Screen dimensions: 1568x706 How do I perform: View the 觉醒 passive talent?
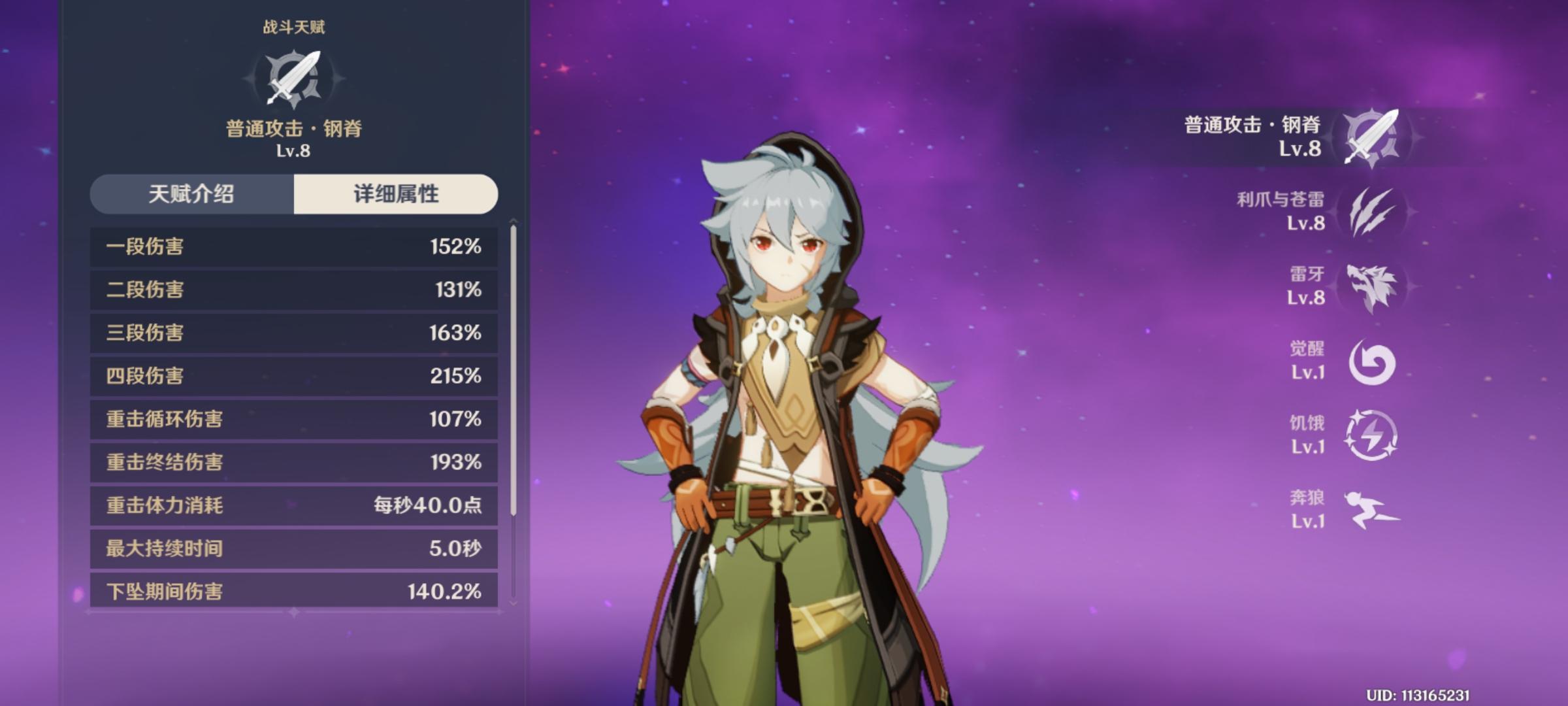[1371, 361]
